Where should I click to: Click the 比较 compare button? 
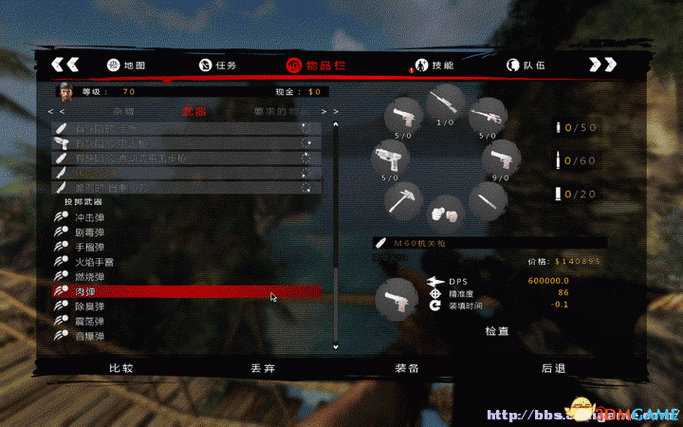[121, 367]
